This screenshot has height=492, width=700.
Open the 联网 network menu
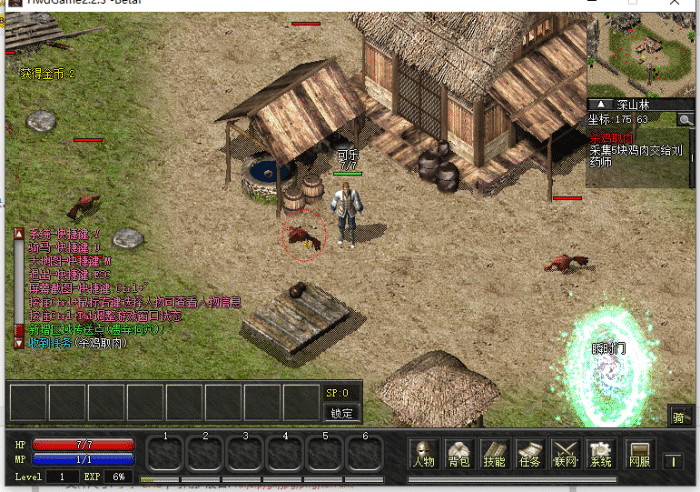click(565, 455)
